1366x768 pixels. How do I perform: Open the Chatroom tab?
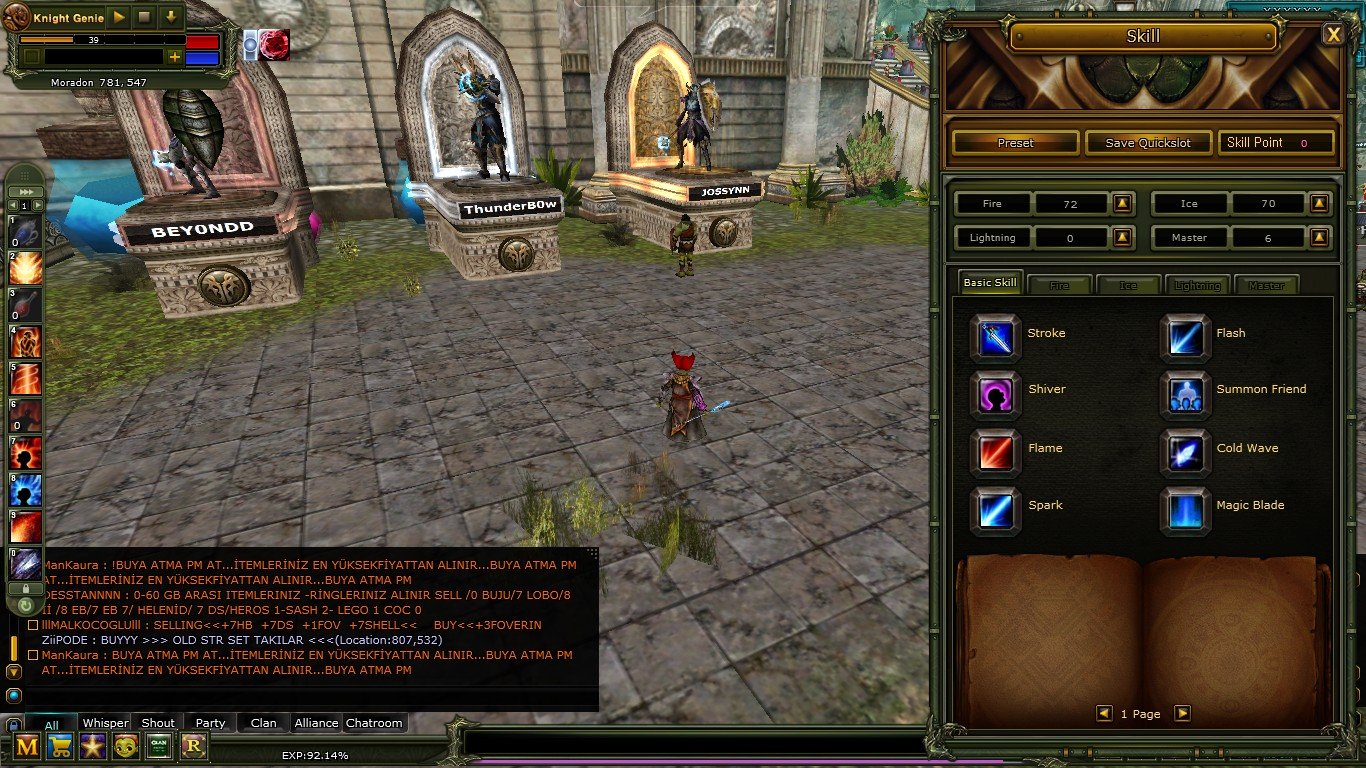point(374,723)
